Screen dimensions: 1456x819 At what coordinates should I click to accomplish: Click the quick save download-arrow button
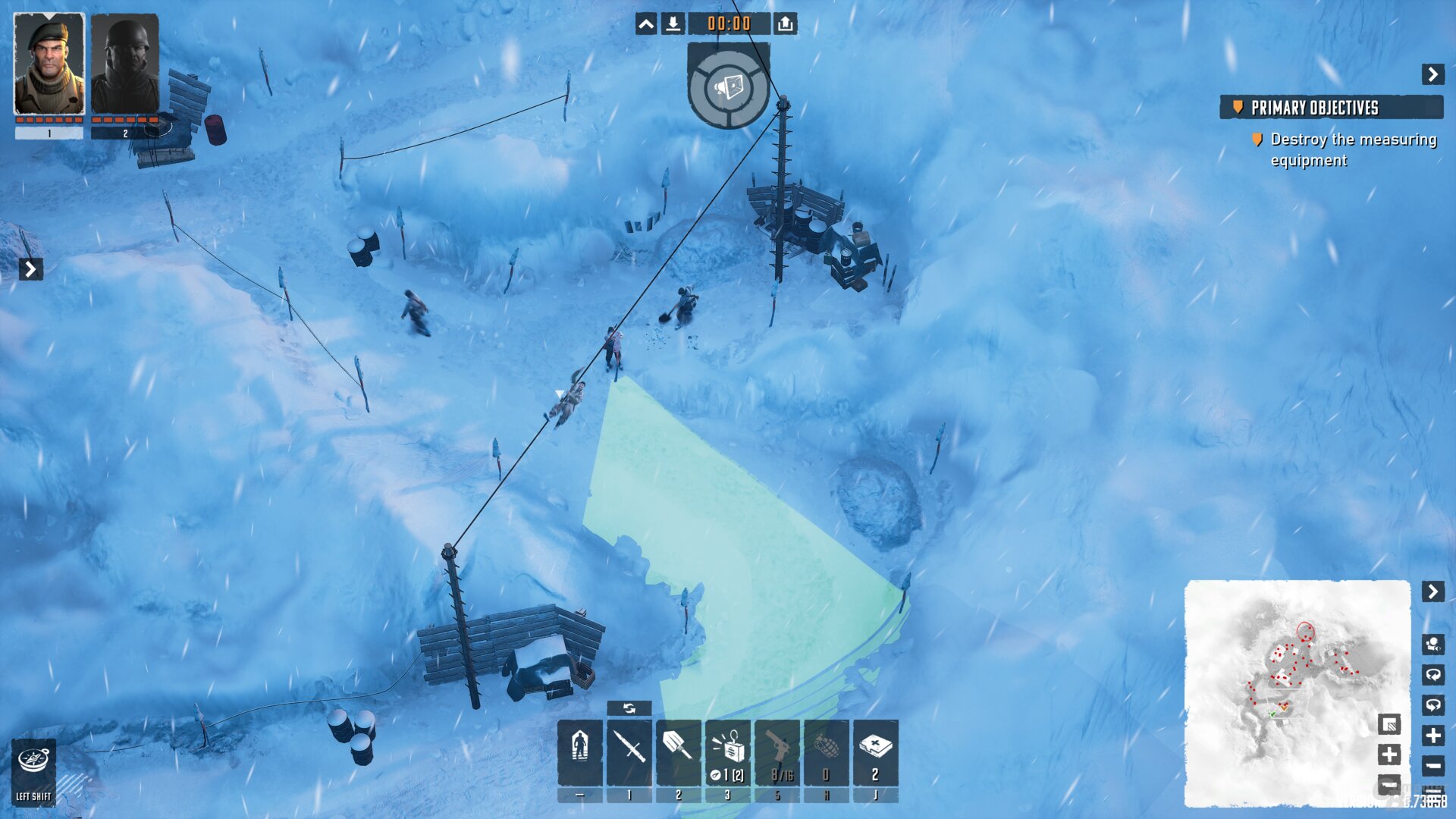[x=673, y=24]
